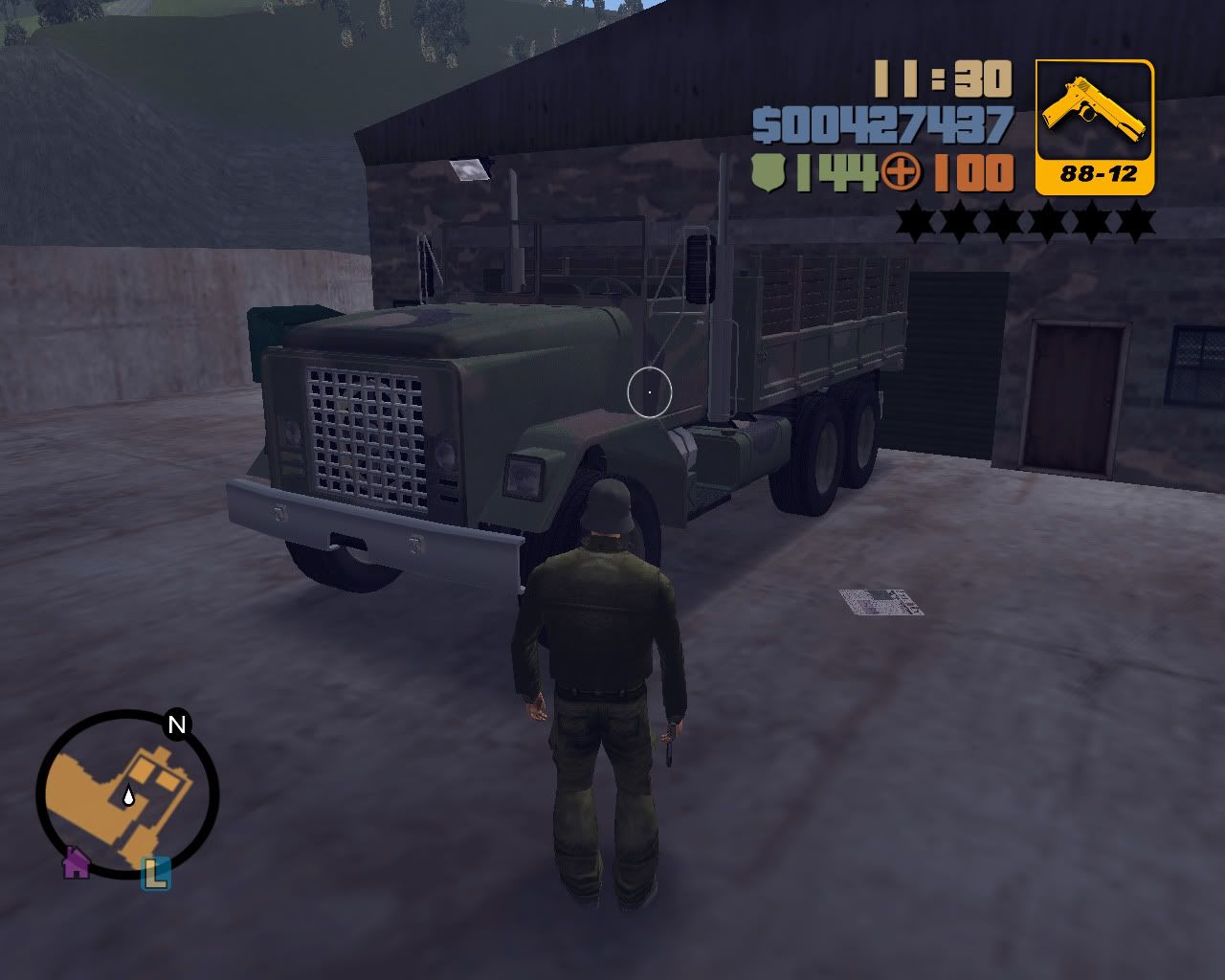
Task: Click the spotlight above the garage
Action: (x=471, y=168)
